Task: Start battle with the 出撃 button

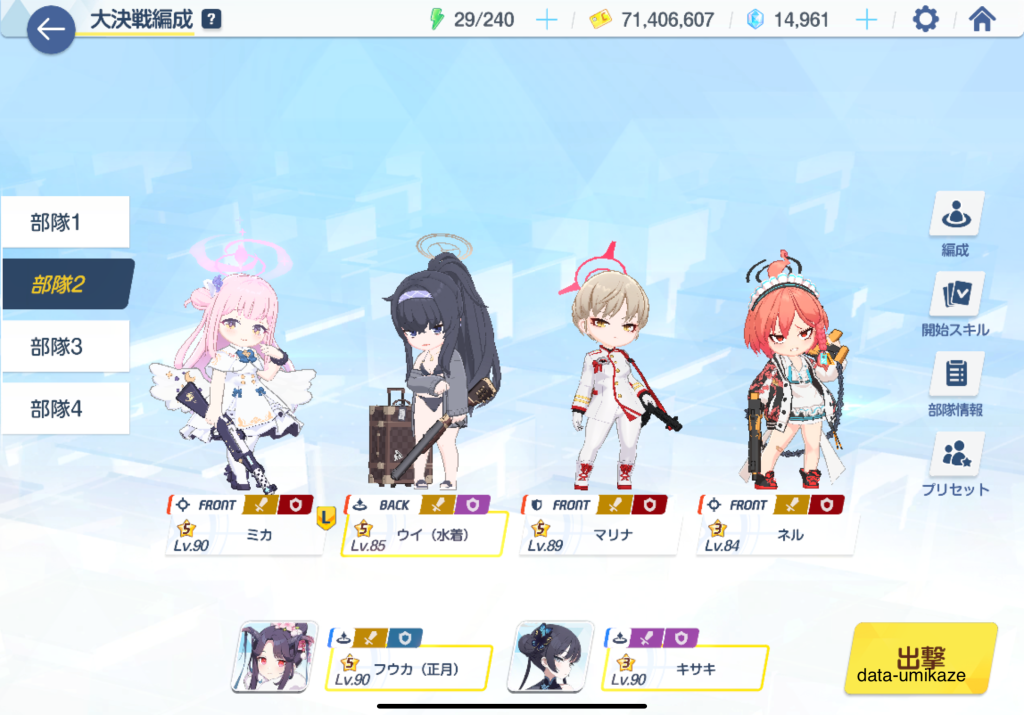Action: point(921,658)
